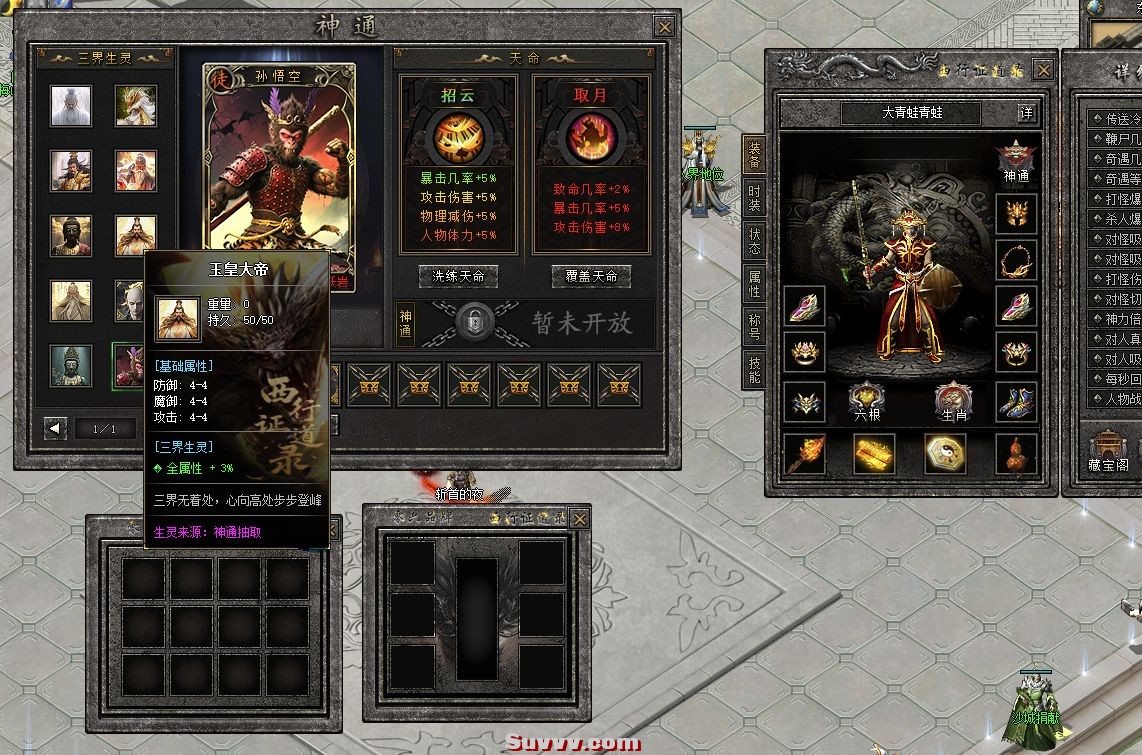This screenshot has height=755, width=1142.
Task: Choose the white dragon spirit portrait
Action: 135,106
